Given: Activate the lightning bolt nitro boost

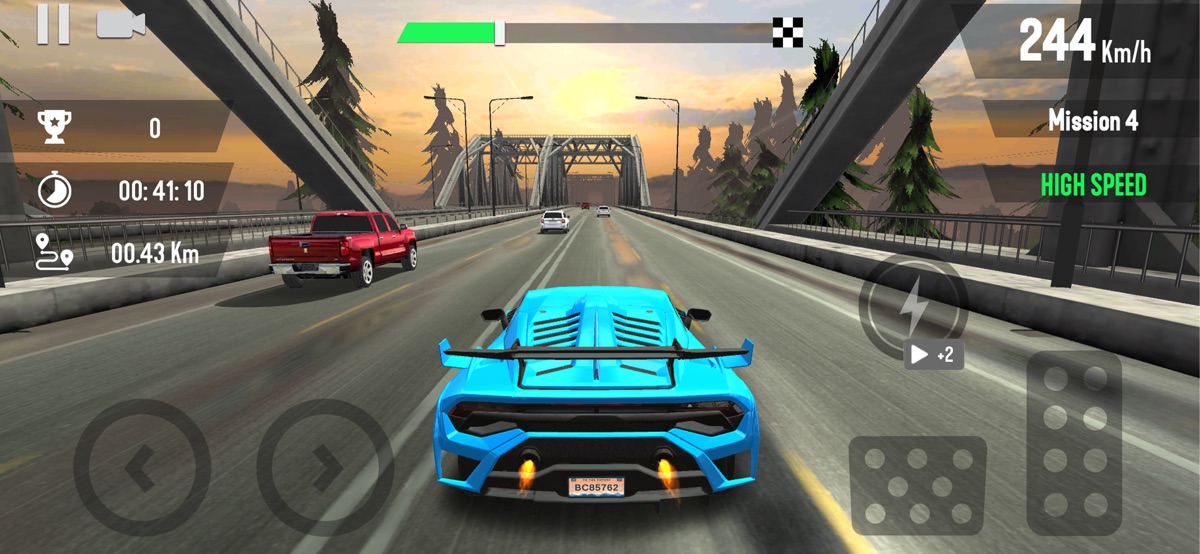Looking at the screenshot, I should 912,306.
